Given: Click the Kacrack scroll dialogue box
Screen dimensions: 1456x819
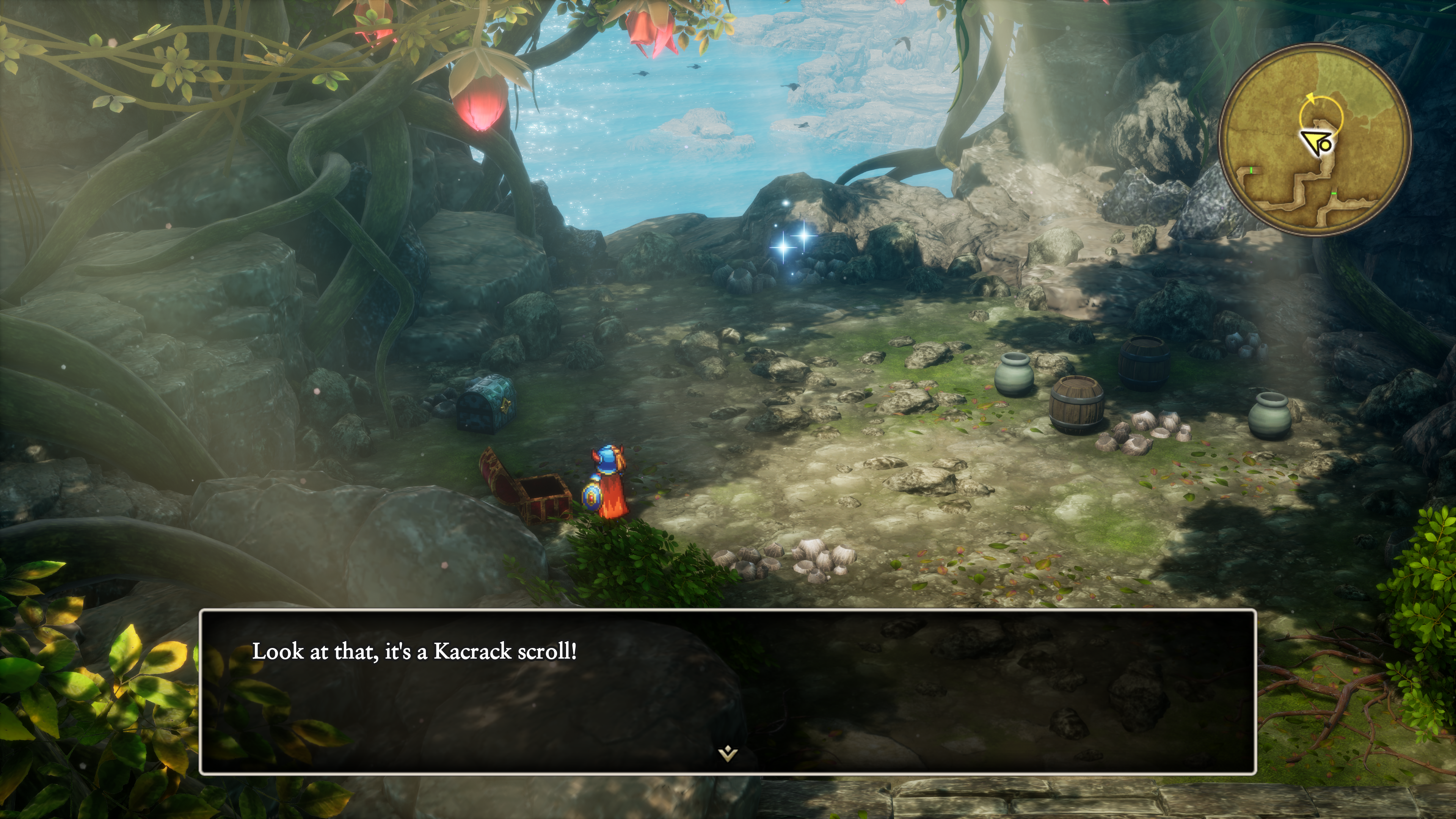Looking at the screenshot, I should click(x=728, y=691).
